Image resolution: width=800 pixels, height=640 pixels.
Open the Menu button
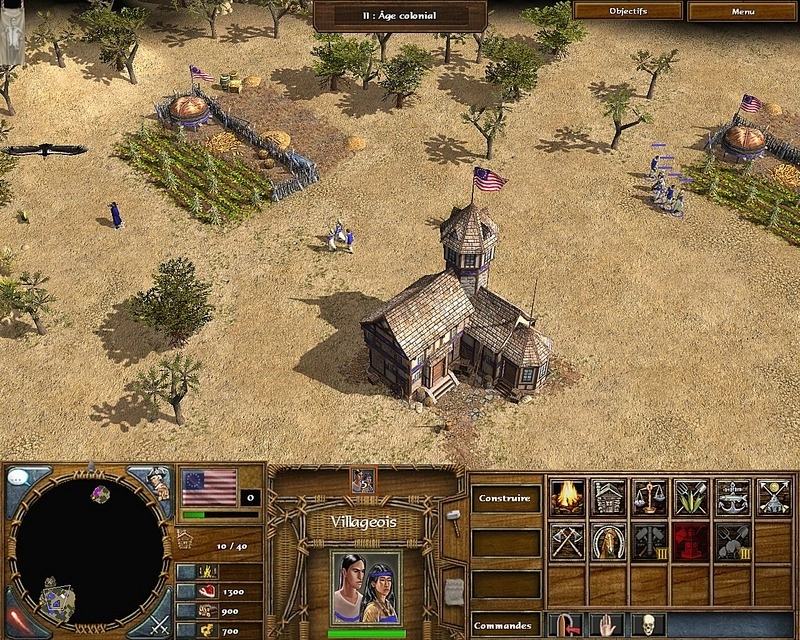pyautogui.click(x=742, y=11)
